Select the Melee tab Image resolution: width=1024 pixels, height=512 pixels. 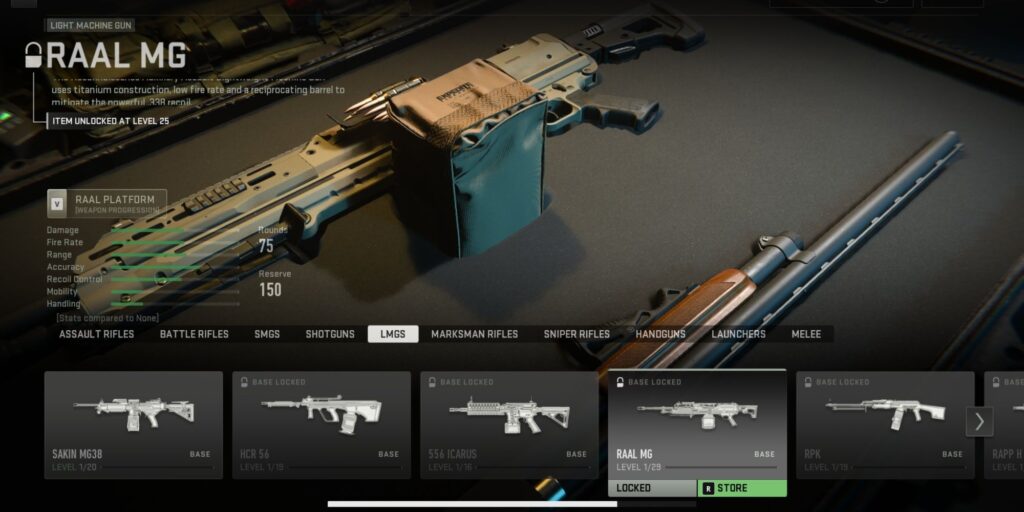click(x=806, y=334)
